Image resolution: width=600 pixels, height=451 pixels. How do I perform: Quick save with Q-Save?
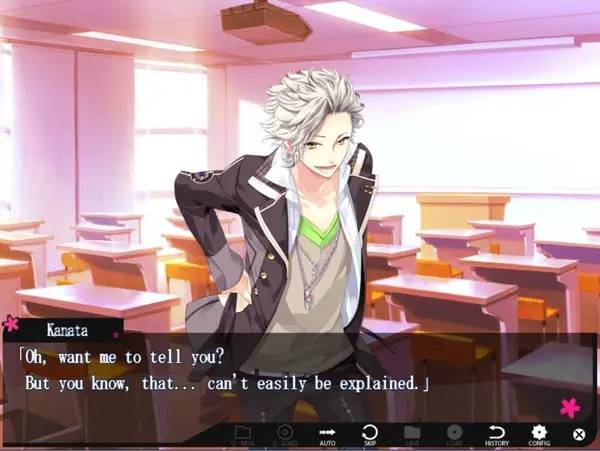[x=243, y=434]
